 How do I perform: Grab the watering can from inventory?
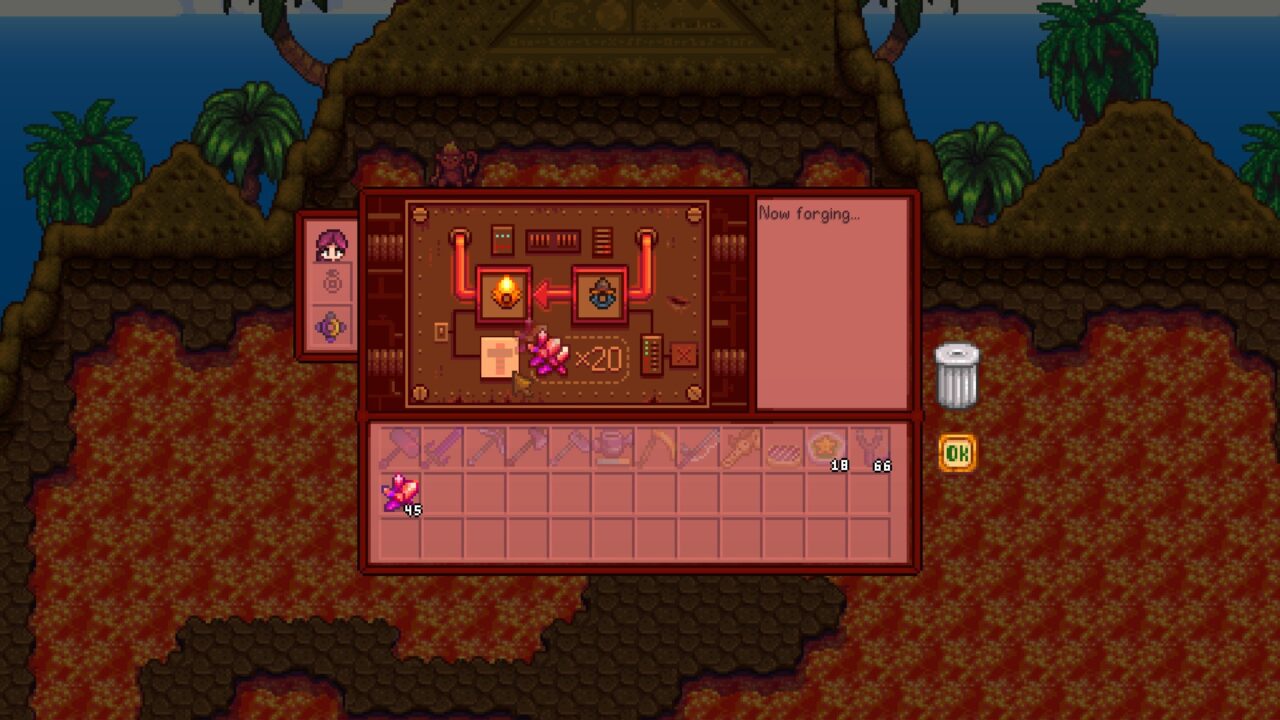coord(613,452)
